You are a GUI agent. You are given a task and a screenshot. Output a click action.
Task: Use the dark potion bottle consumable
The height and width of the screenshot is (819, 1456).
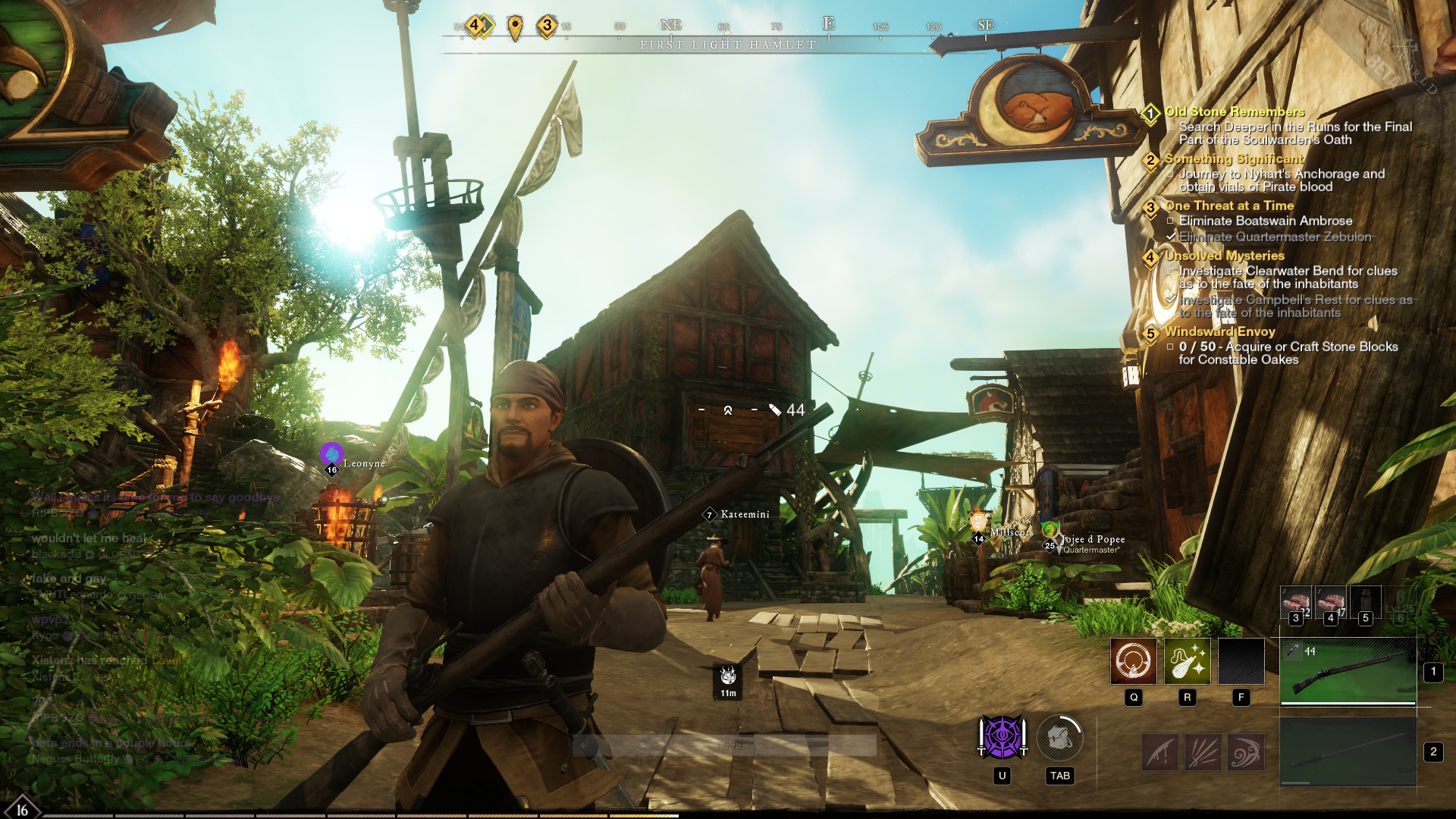[x=1365, y=602]
